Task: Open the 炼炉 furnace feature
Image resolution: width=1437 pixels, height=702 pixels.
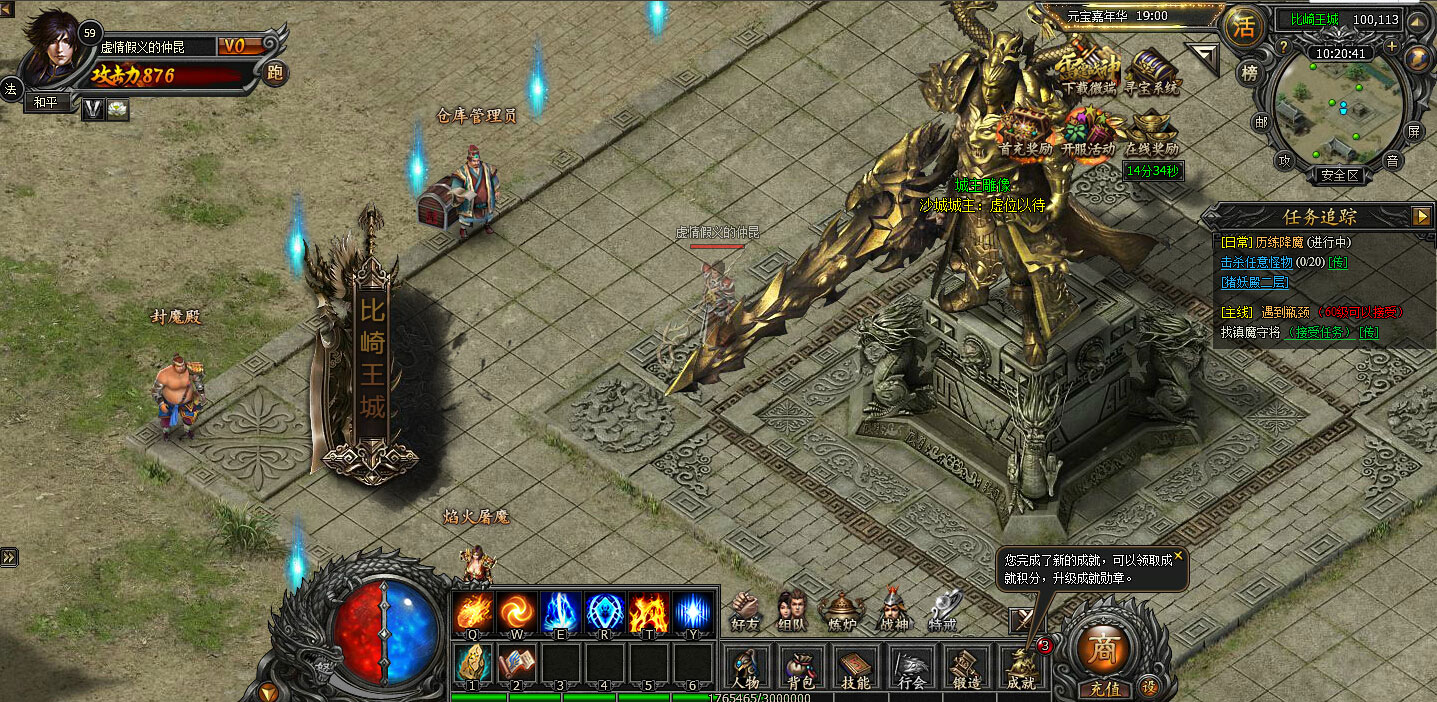Action: (x=842, y=609)
